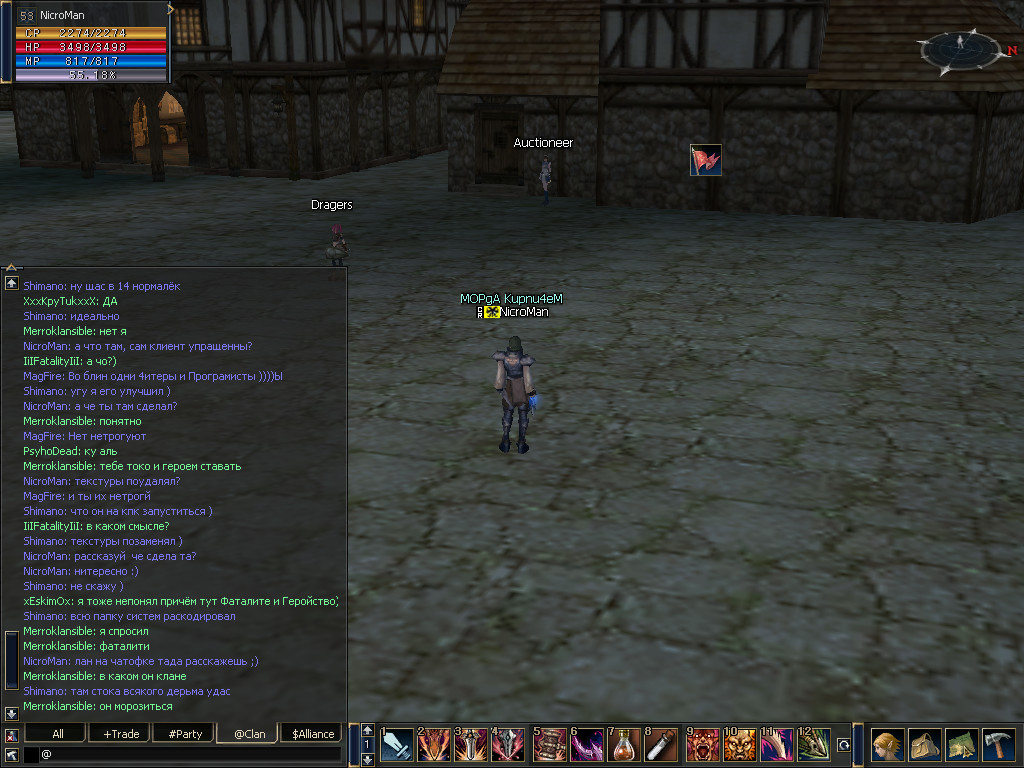
Task: Open the character status elf portrait button
Action: click(x=887, y=745)
